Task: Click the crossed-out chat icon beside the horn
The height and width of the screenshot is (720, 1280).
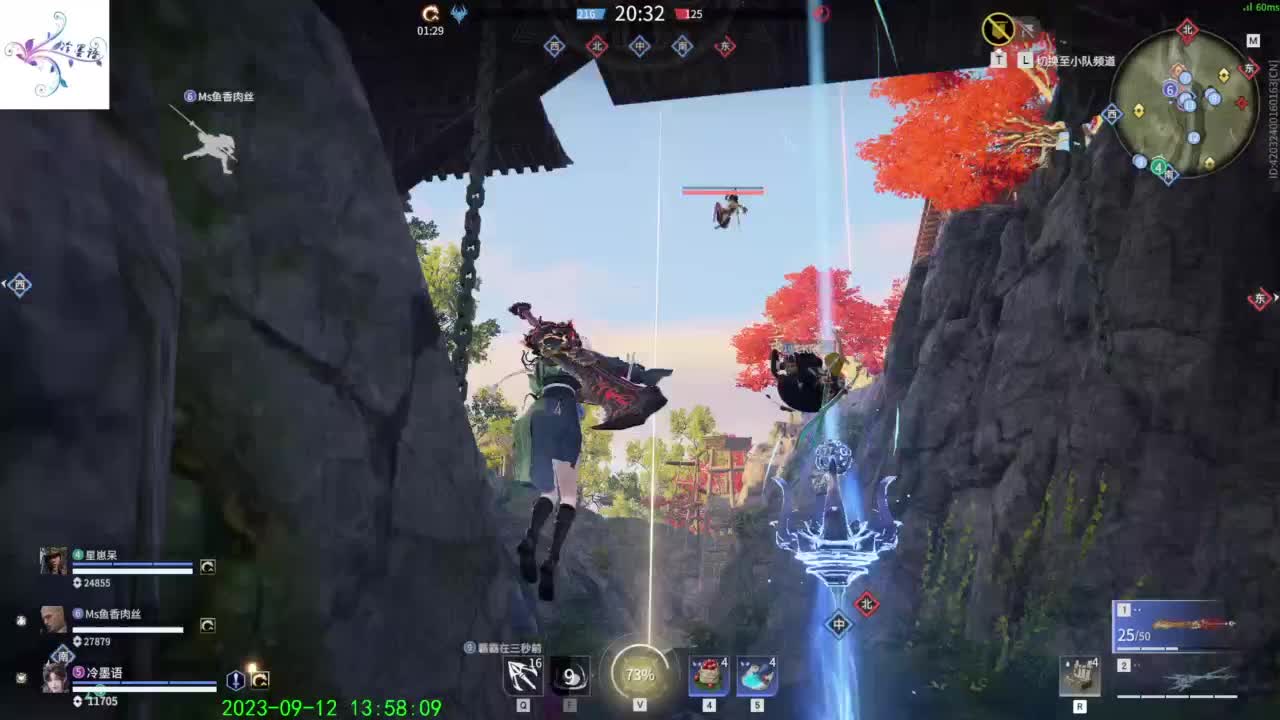Action: click(1029, 27)
